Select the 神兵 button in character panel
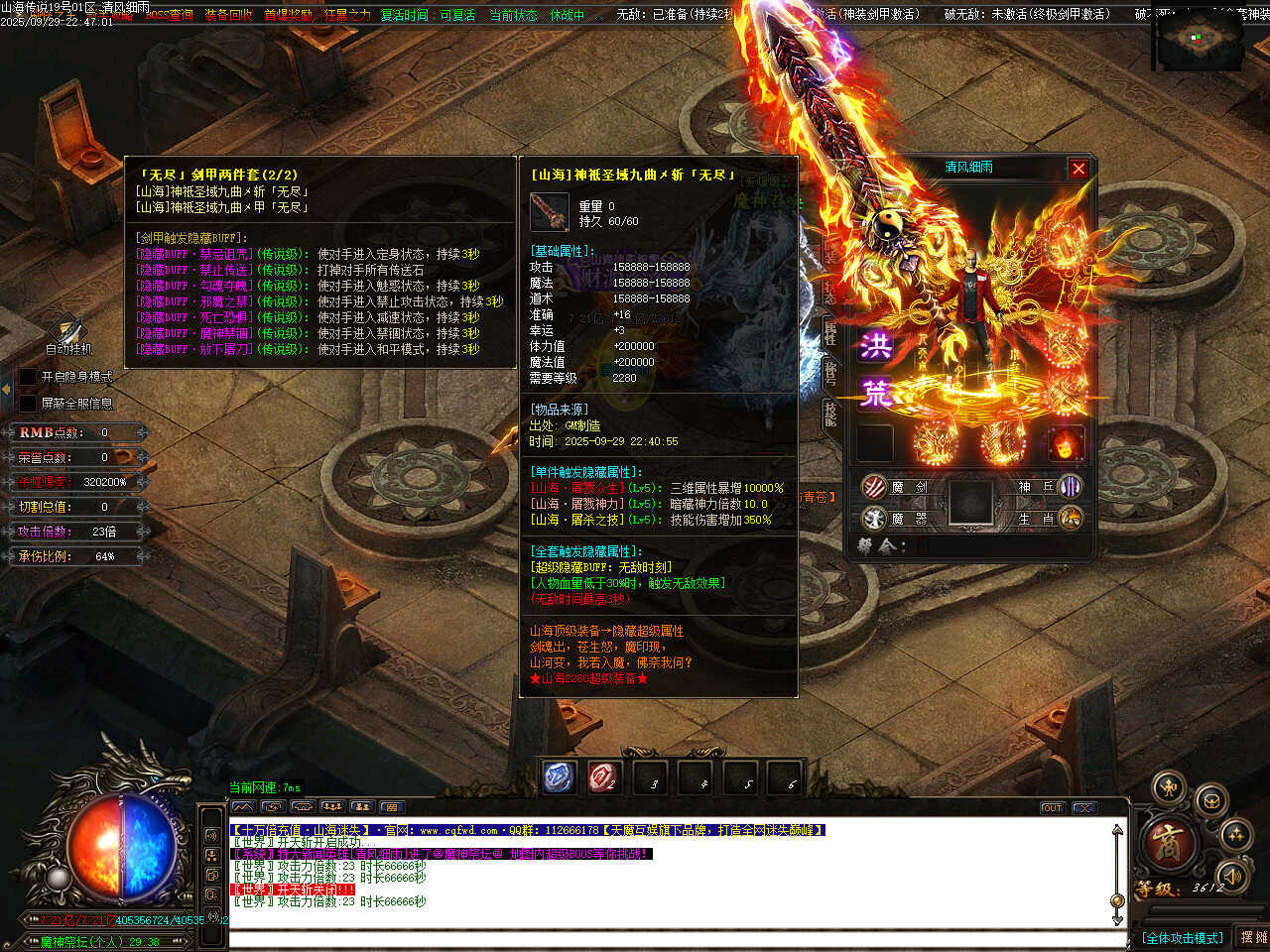The height and width of the screenshot is (952, 1270). (x=1070, y=486)
